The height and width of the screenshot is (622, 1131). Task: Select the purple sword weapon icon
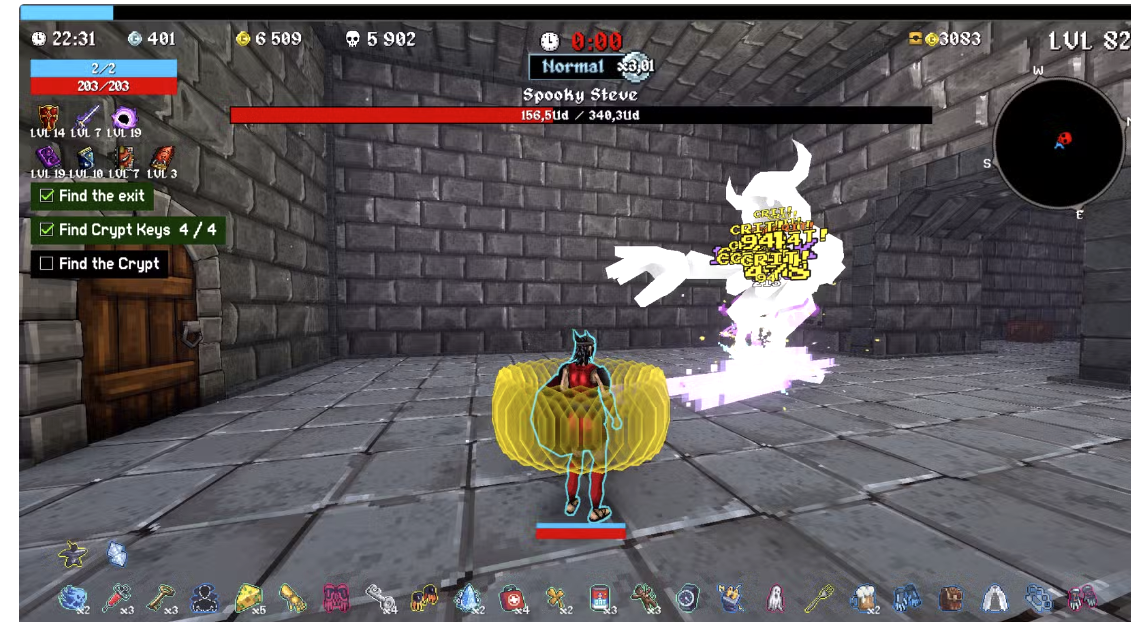click(x=87, y=118)
